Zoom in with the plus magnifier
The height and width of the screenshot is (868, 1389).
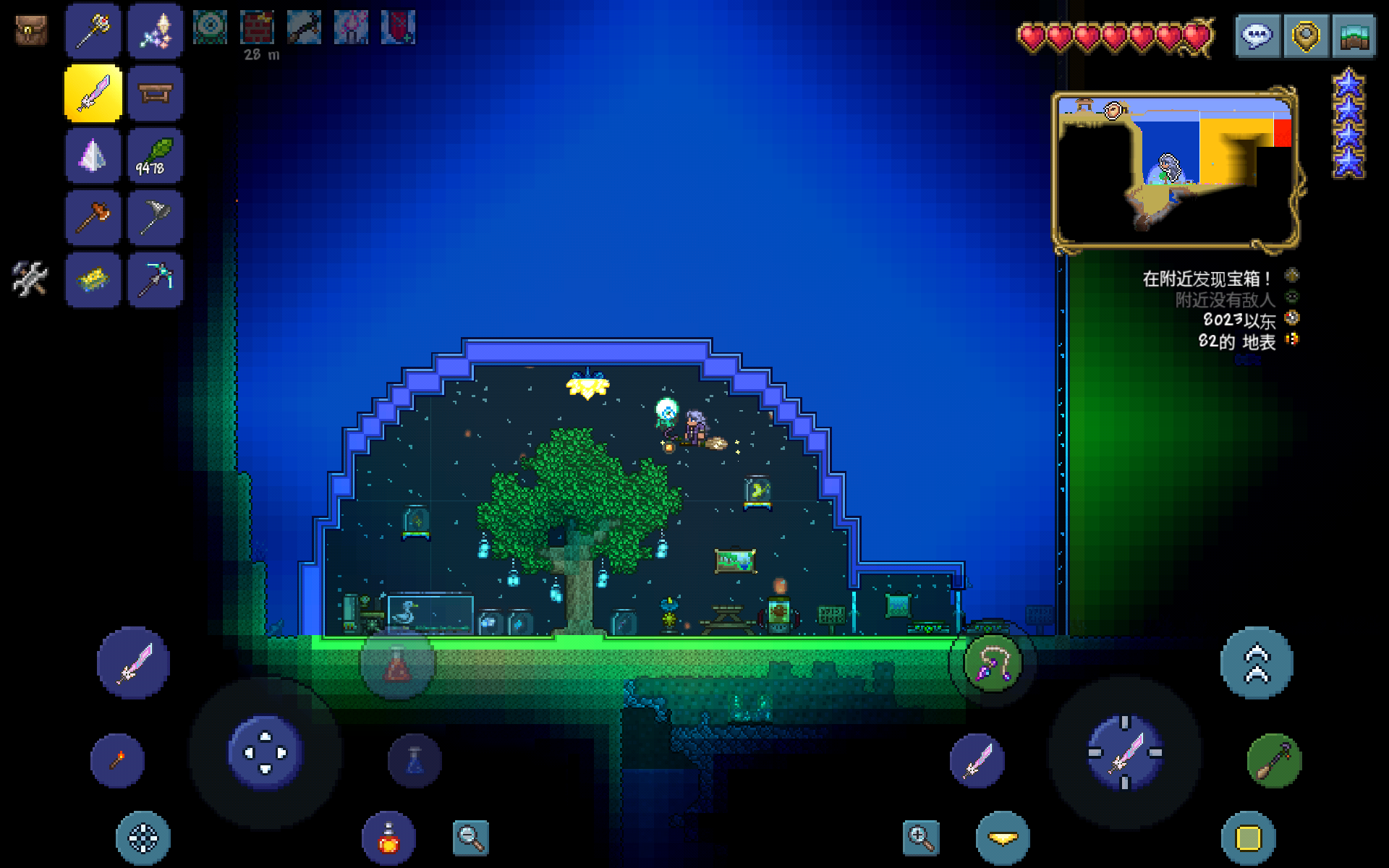[921, 838]
